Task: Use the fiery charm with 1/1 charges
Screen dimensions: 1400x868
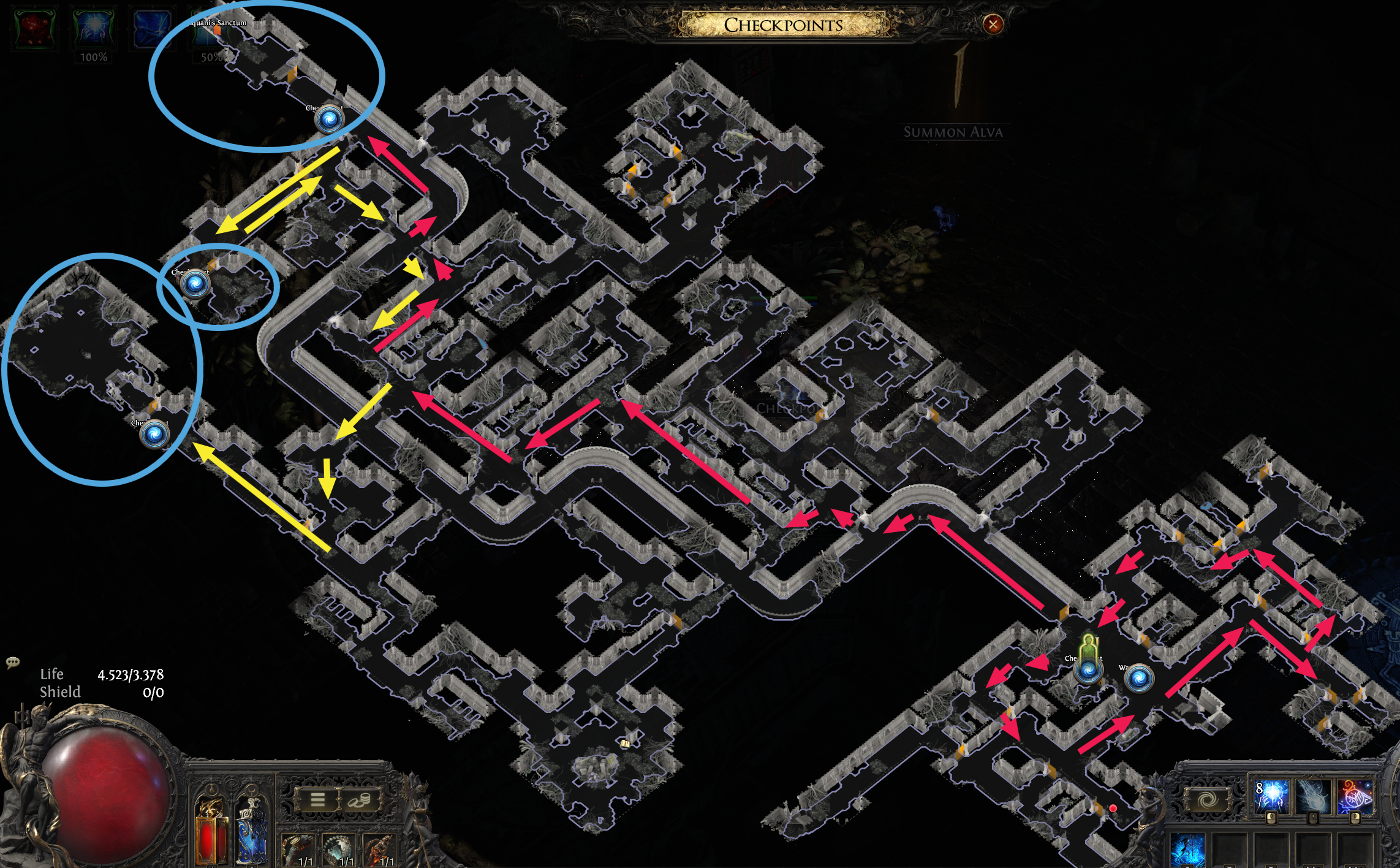Action: click(x=380, y=851)
